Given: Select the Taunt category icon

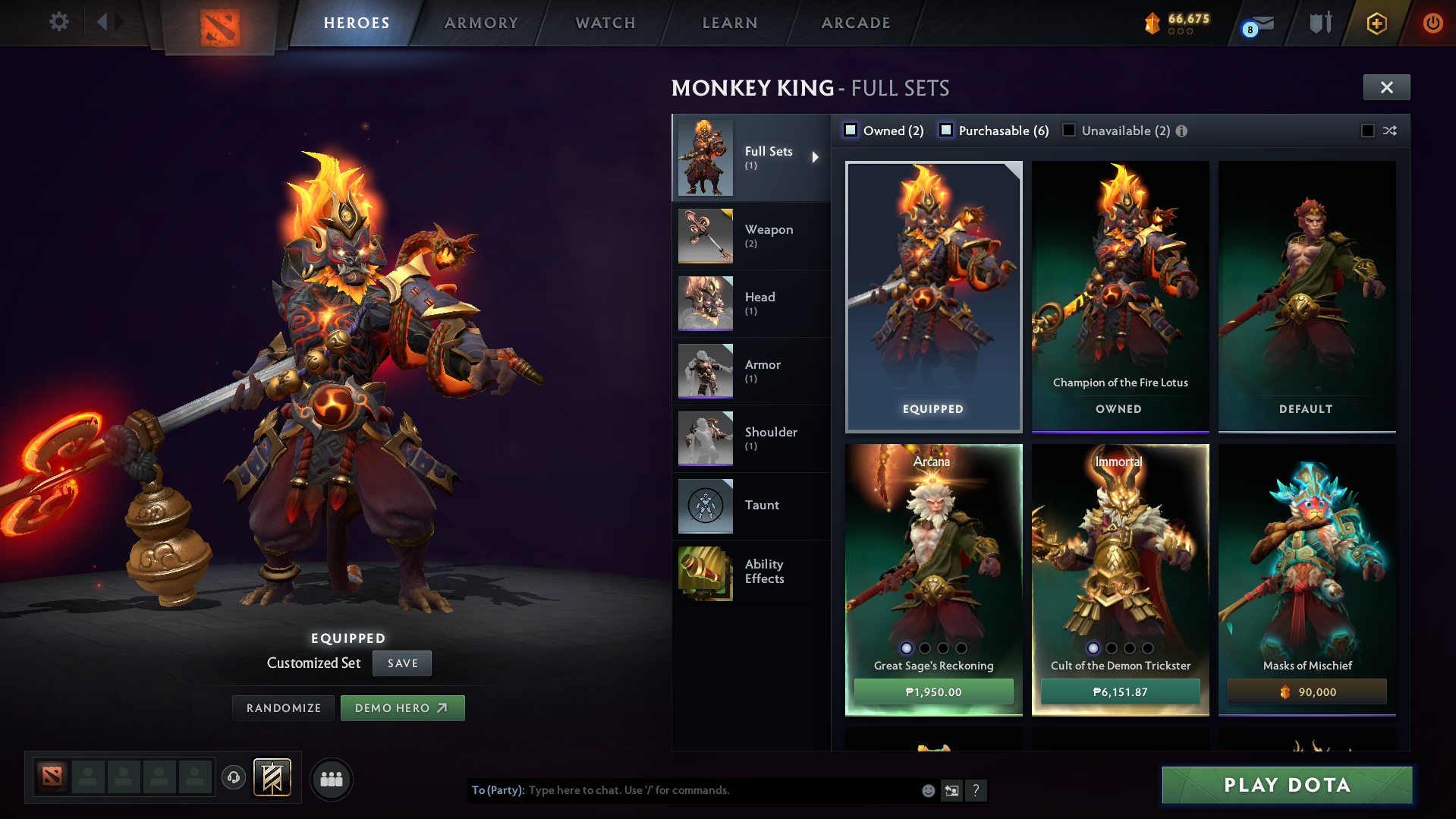Looking at the screenshot, I should 705,506.
